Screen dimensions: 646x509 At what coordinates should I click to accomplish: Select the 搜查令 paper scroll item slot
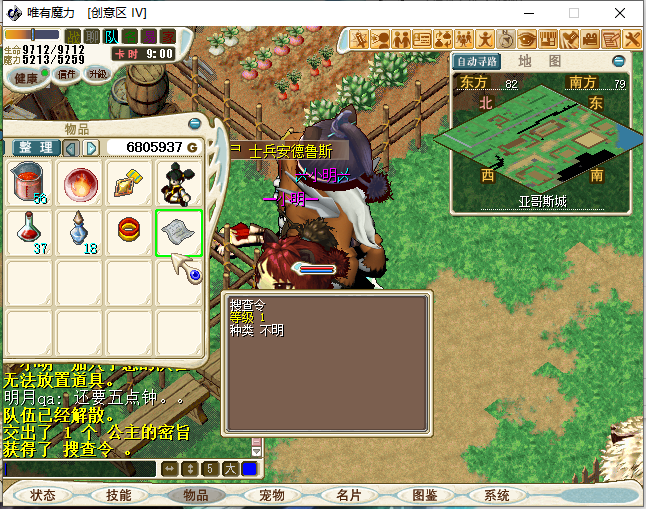180,233
